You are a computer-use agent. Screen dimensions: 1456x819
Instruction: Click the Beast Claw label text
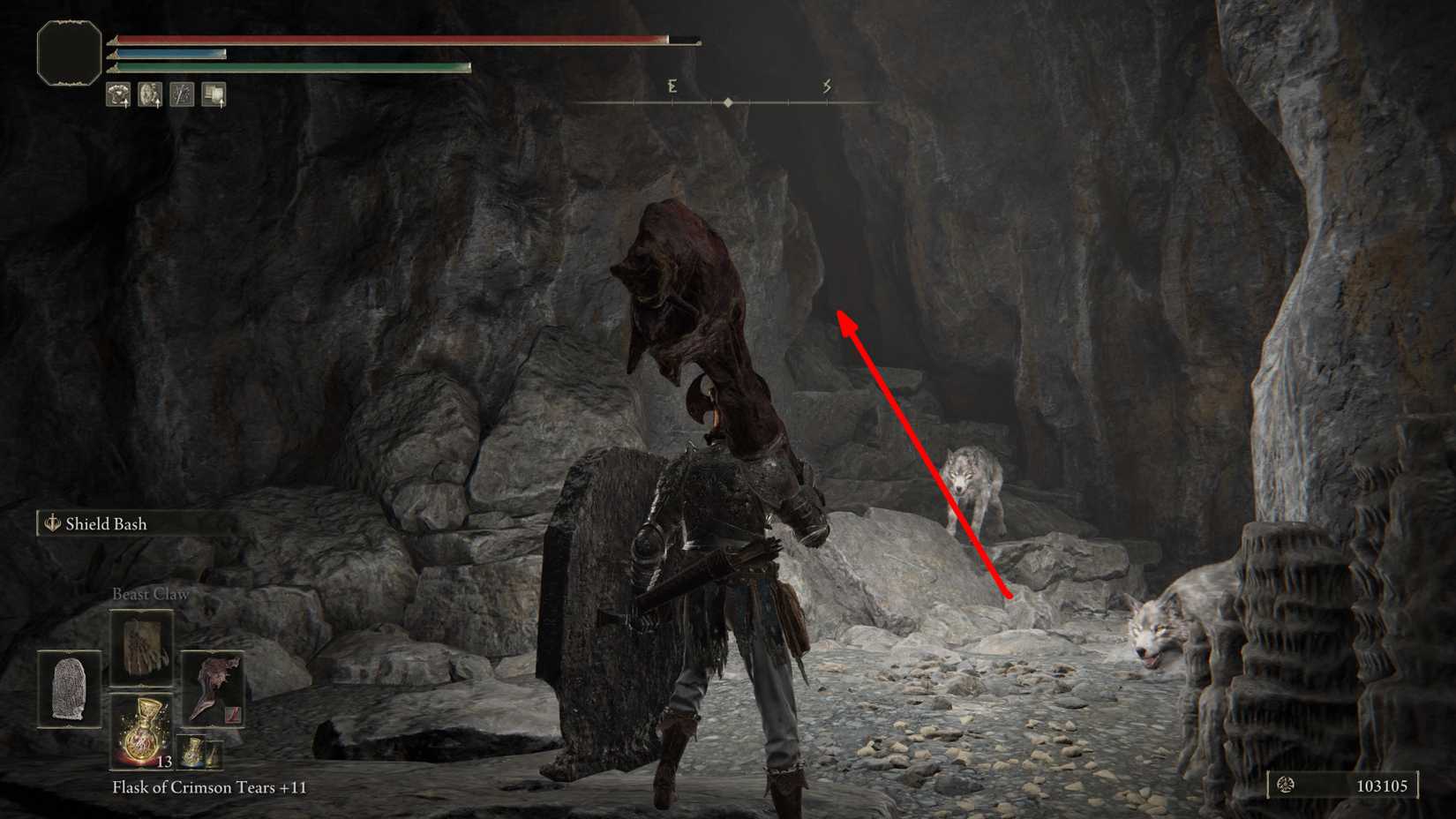[150, 593]
